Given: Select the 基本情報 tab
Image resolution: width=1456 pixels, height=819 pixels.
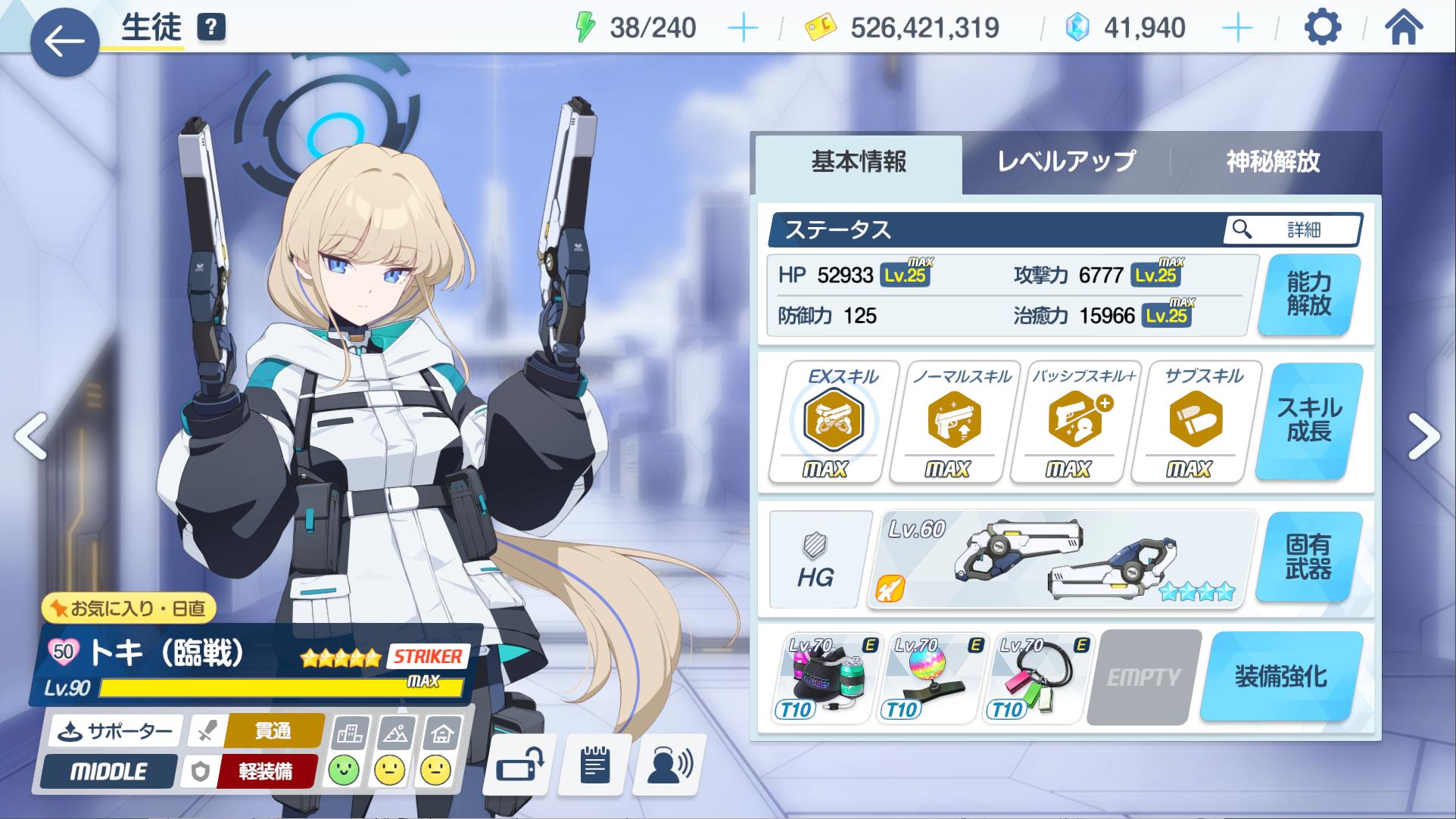Looking at the screenshot, I should (x=859, y=162).
